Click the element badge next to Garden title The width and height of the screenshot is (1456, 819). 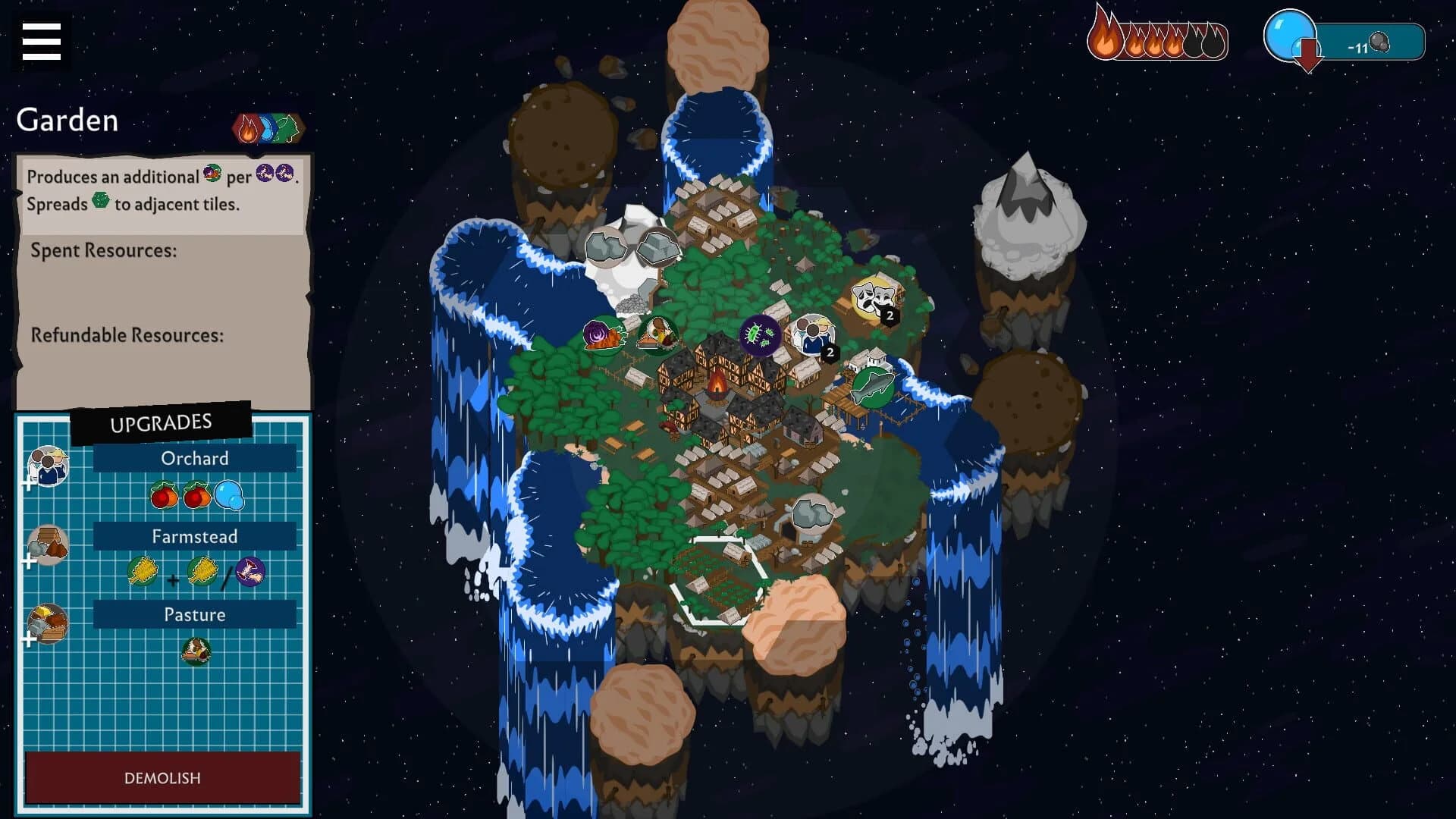266,127
